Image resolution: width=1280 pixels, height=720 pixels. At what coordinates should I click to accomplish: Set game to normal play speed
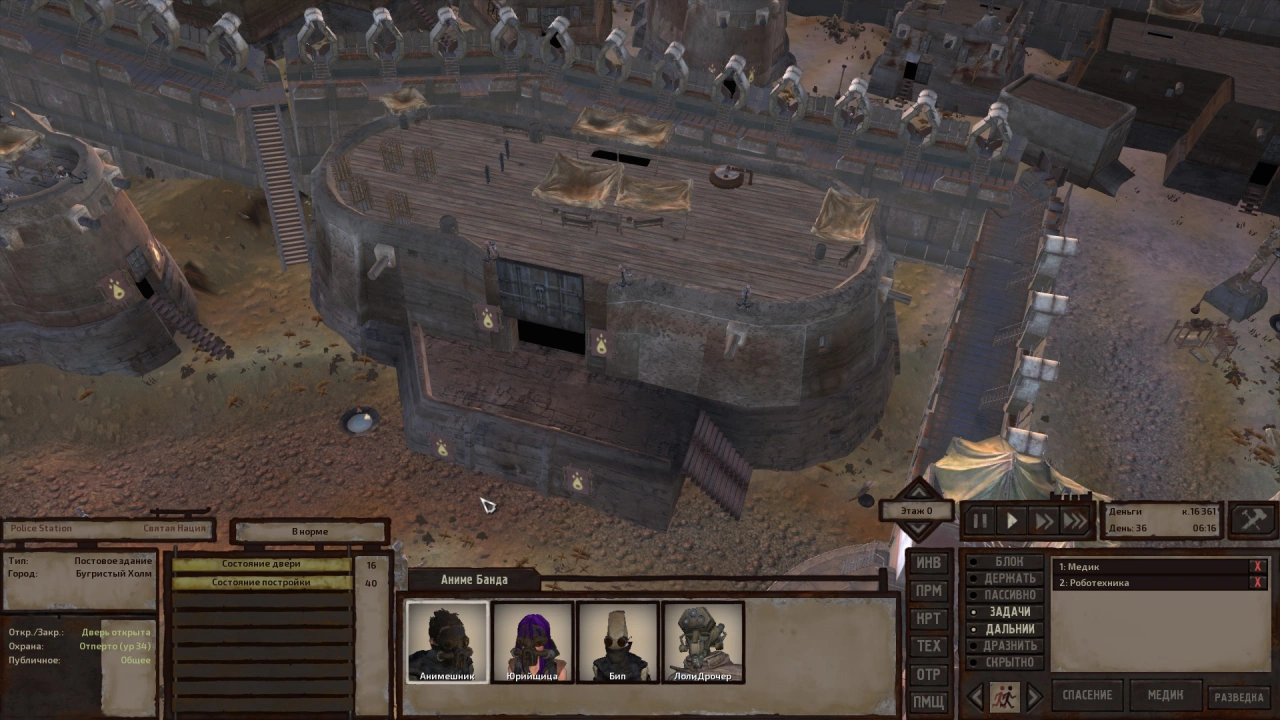(1012, 520)
